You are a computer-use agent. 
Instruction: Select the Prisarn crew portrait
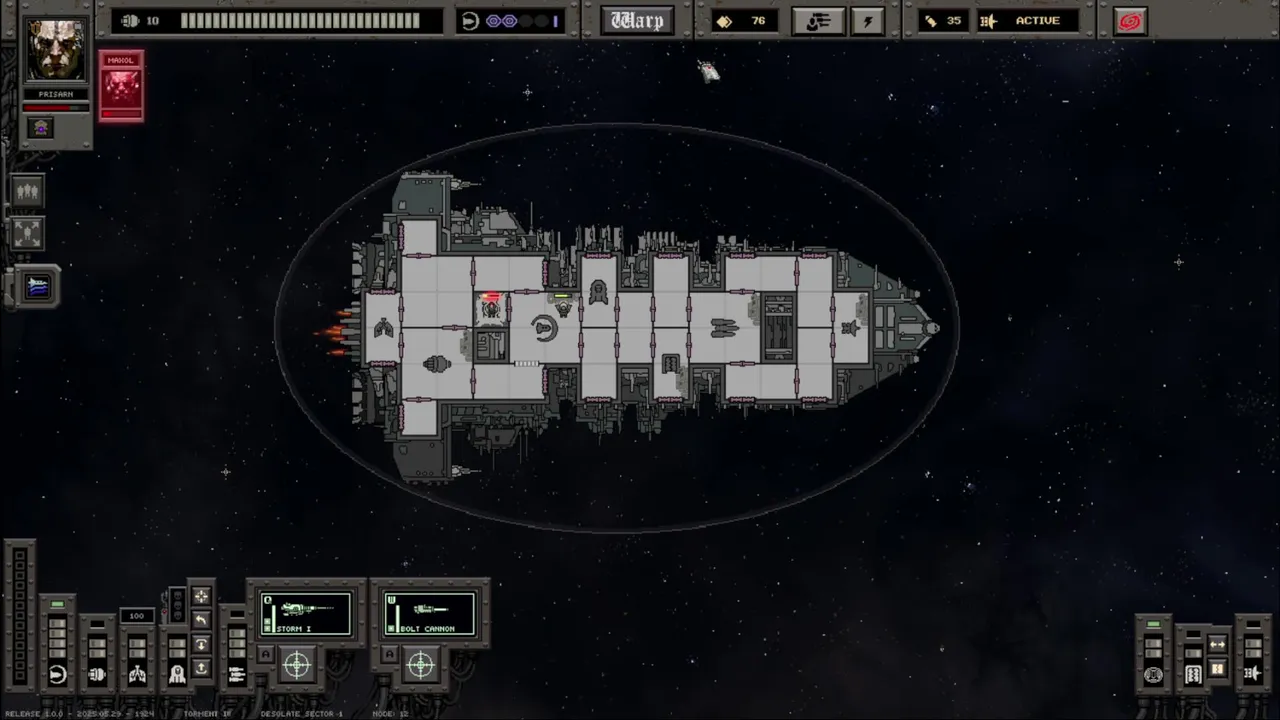56,50
